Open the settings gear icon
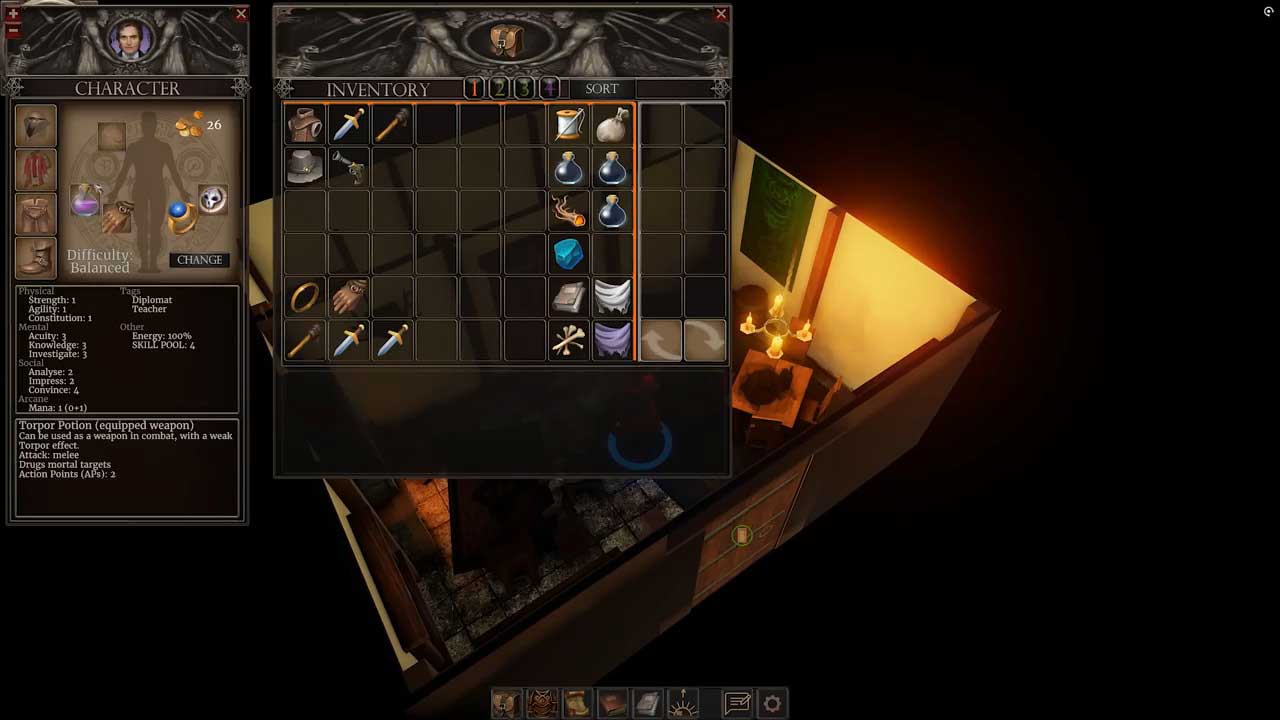The image size is (1280, 720). pos(772,704)
